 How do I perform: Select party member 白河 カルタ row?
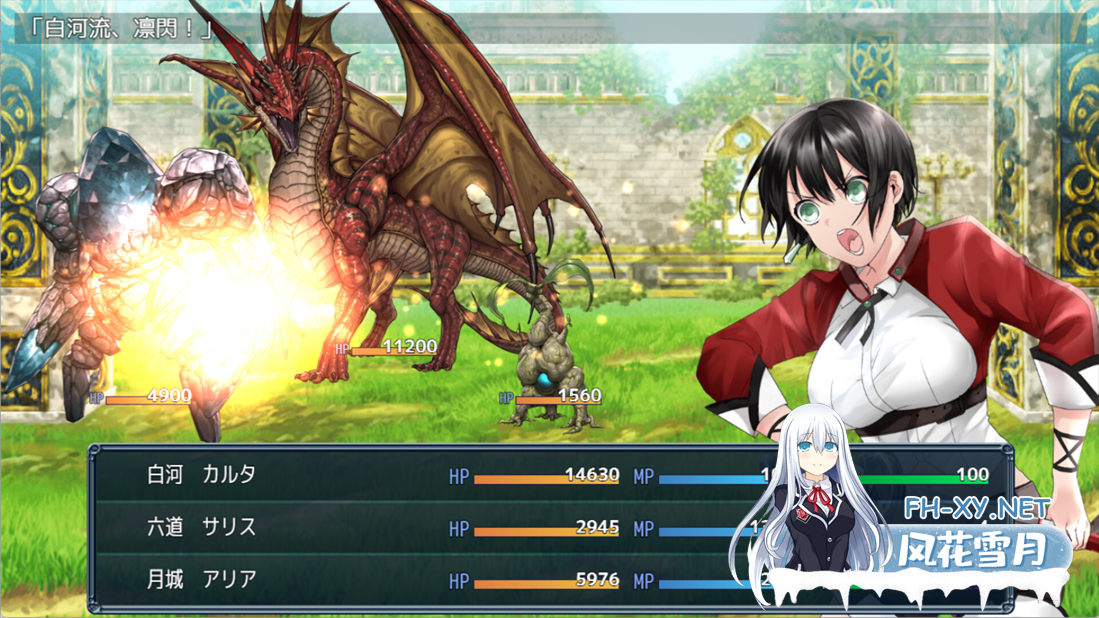[x=203, y=475]
